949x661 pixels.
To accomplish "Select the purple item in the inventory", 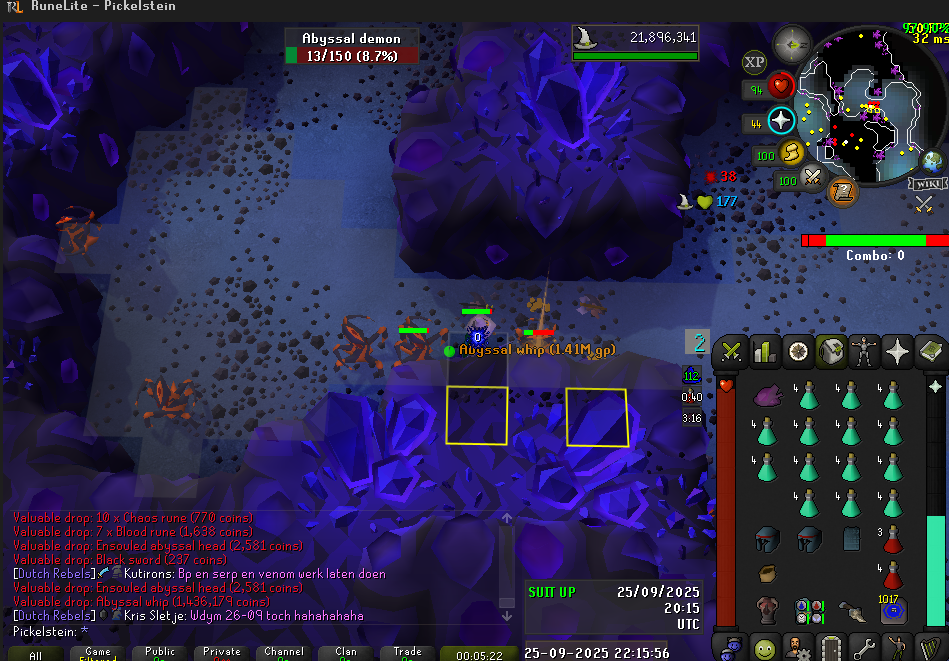I will pos(767,395).
